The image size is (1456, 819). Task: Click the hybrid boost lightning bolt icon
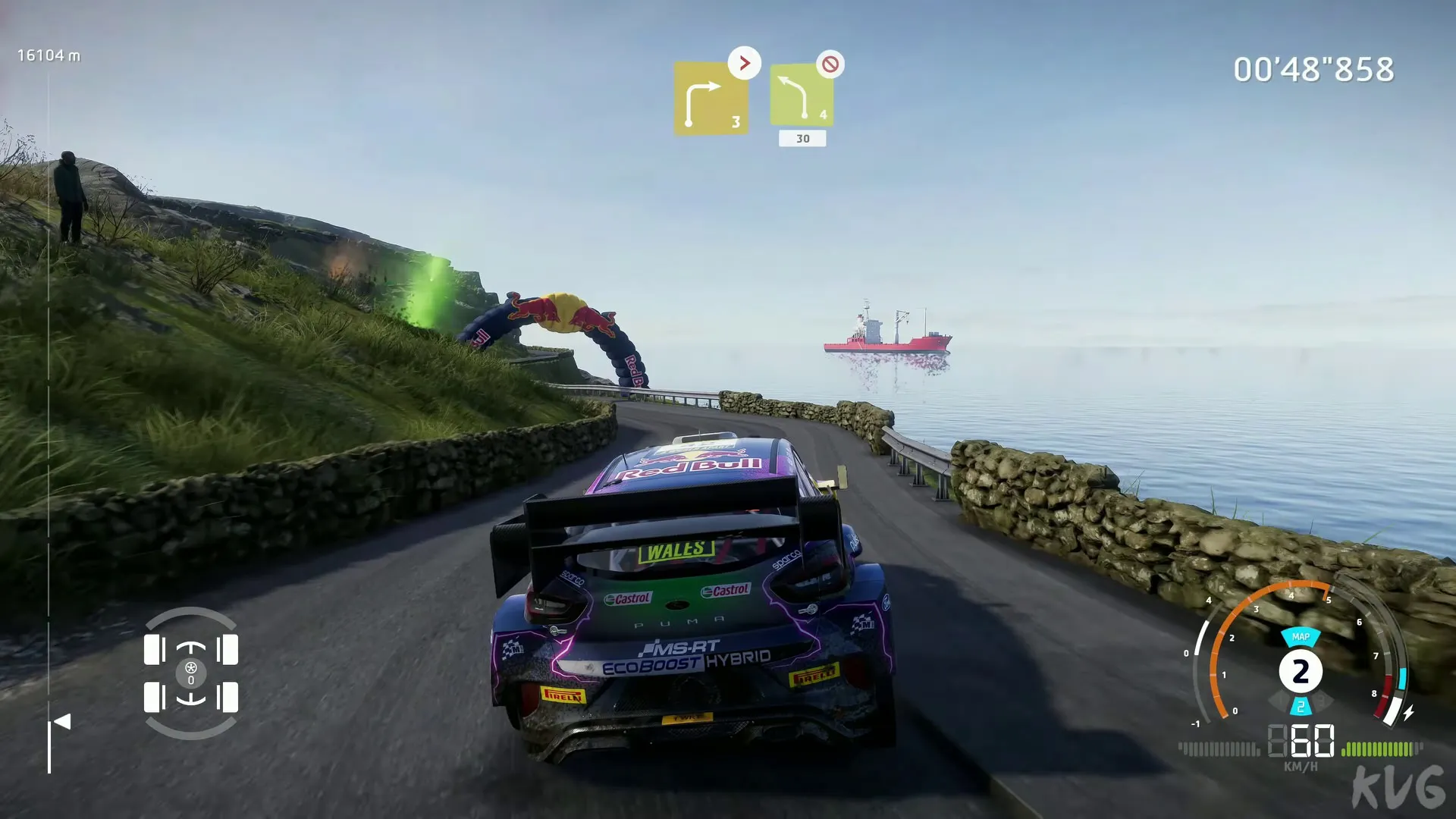pos(1408,713)
